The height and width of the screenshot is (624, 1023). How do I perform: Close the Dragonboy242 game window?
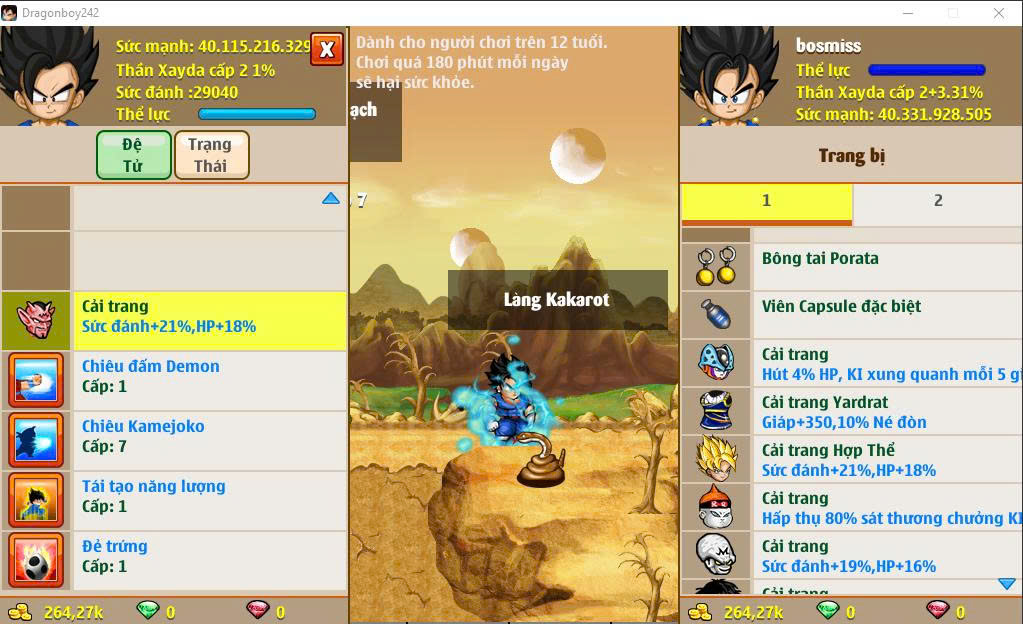tap(999, 13)
